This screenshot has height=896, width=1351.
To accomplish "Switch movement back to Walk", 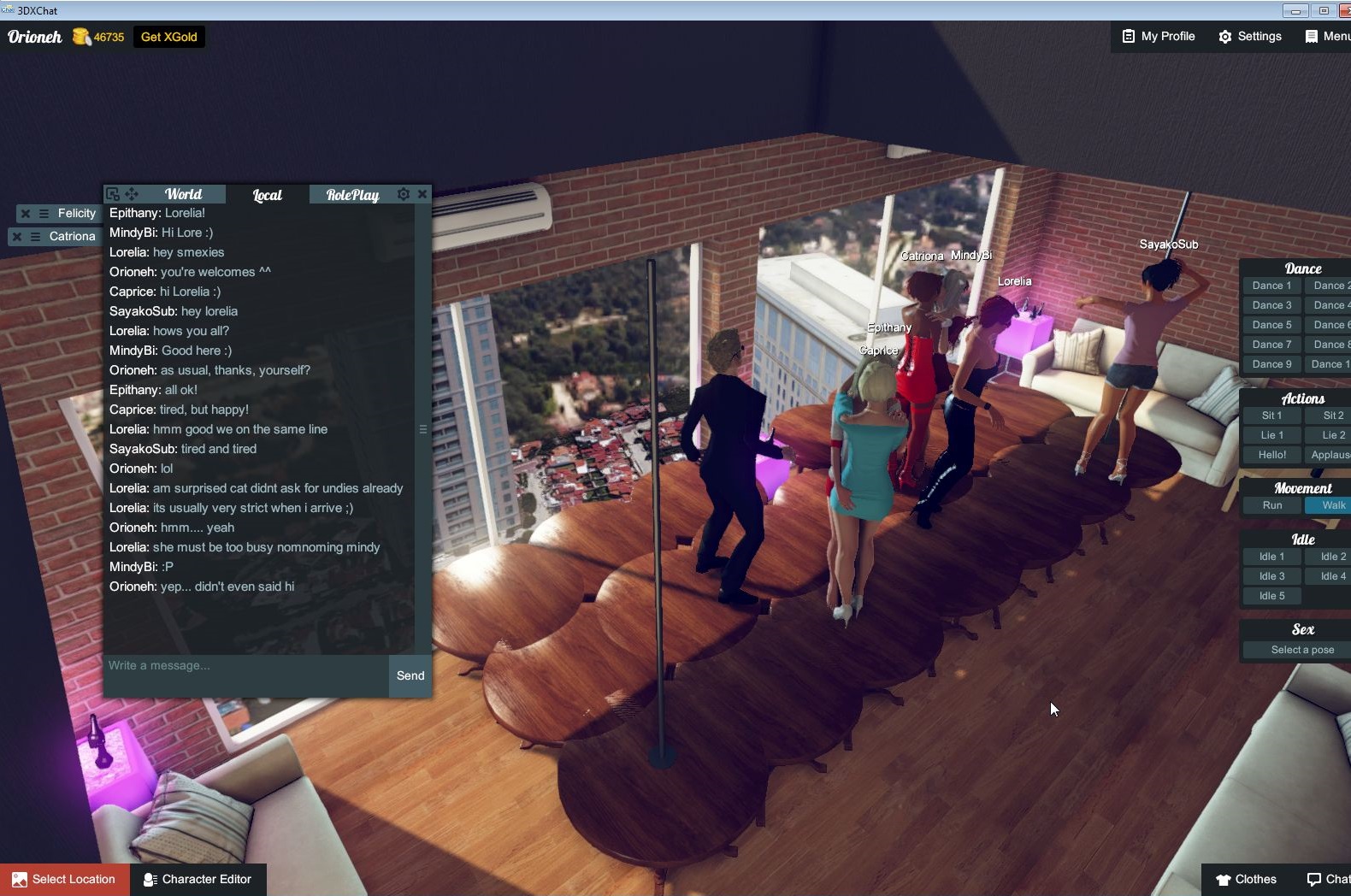I will (x=1331, y=505).
